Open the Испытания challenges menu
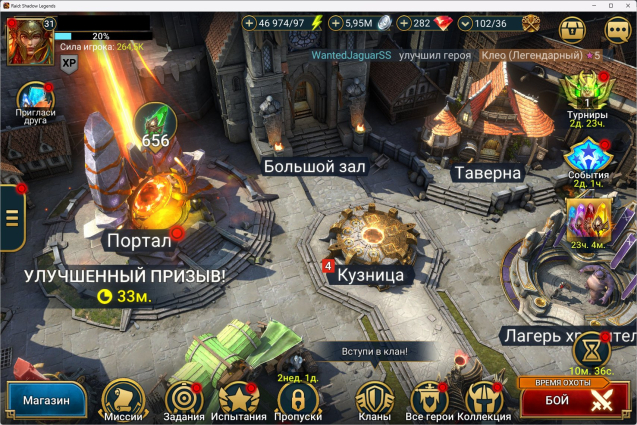This screenshot has width=637, height=425. (x=239, y=401)
